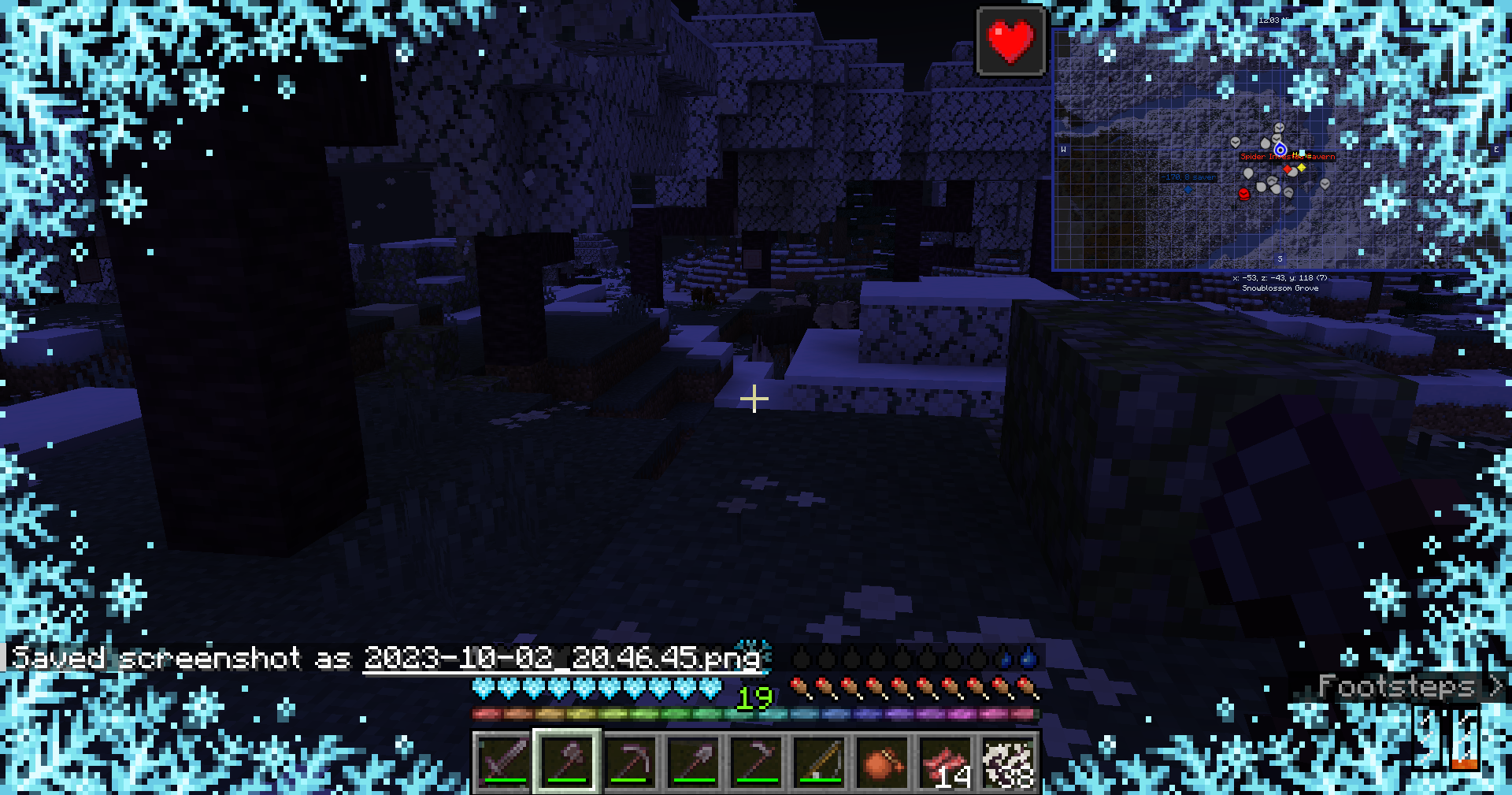
Task: Click the Footsteps notification banner
Action: [x=1398, y=687]
